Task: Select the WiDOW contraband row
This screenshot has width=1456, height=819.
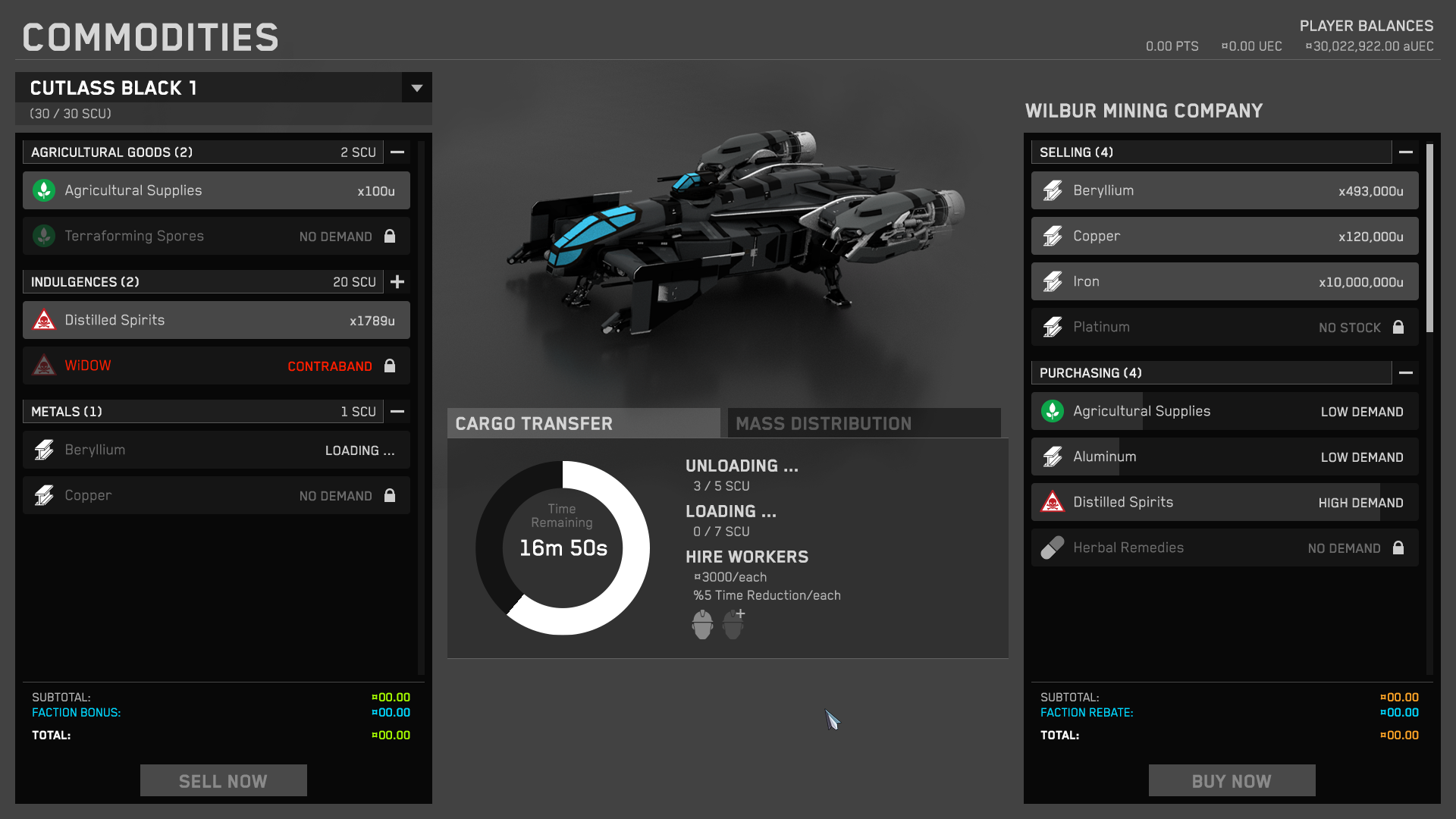Action: click(216, 366)
